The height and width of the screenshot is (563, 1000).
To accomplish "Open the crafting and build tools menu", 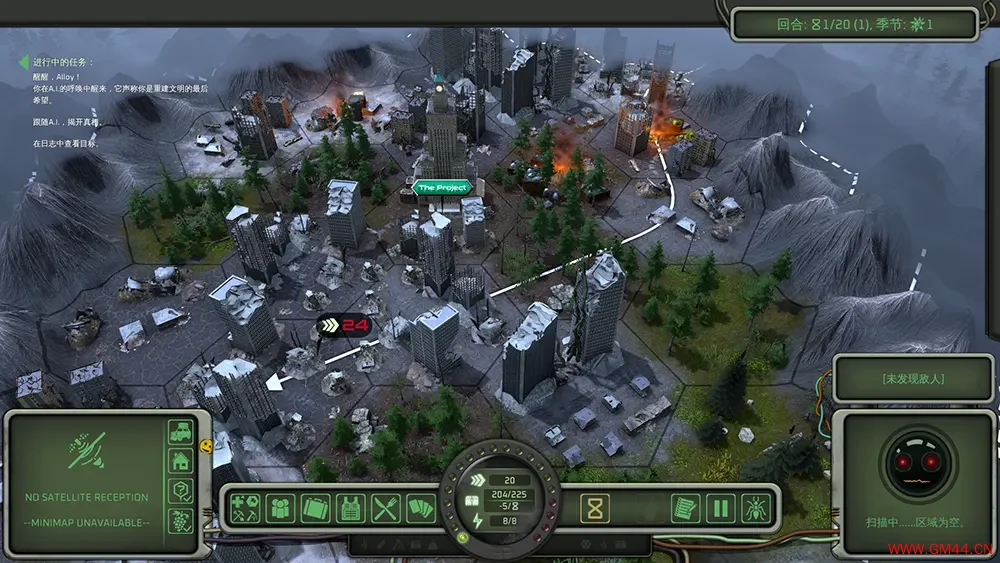I will coord(246,509).
